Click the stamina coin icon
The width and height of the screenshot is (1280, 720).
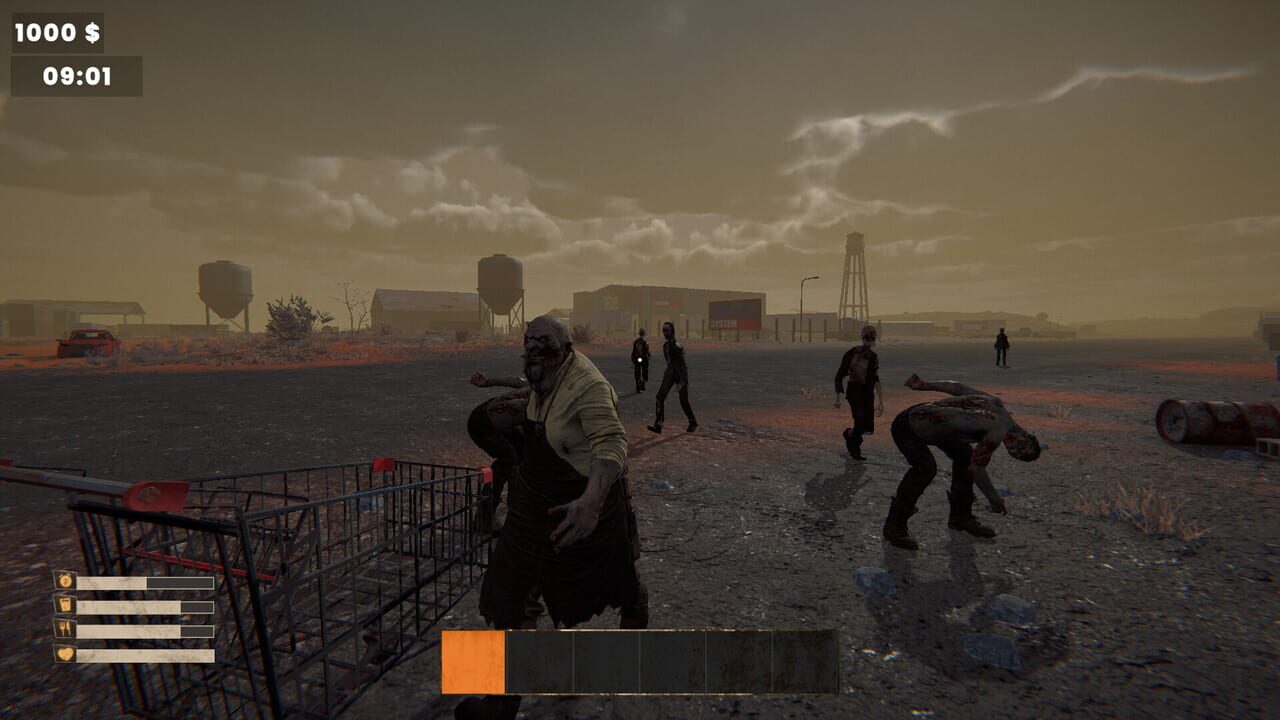tap(65, 582)
